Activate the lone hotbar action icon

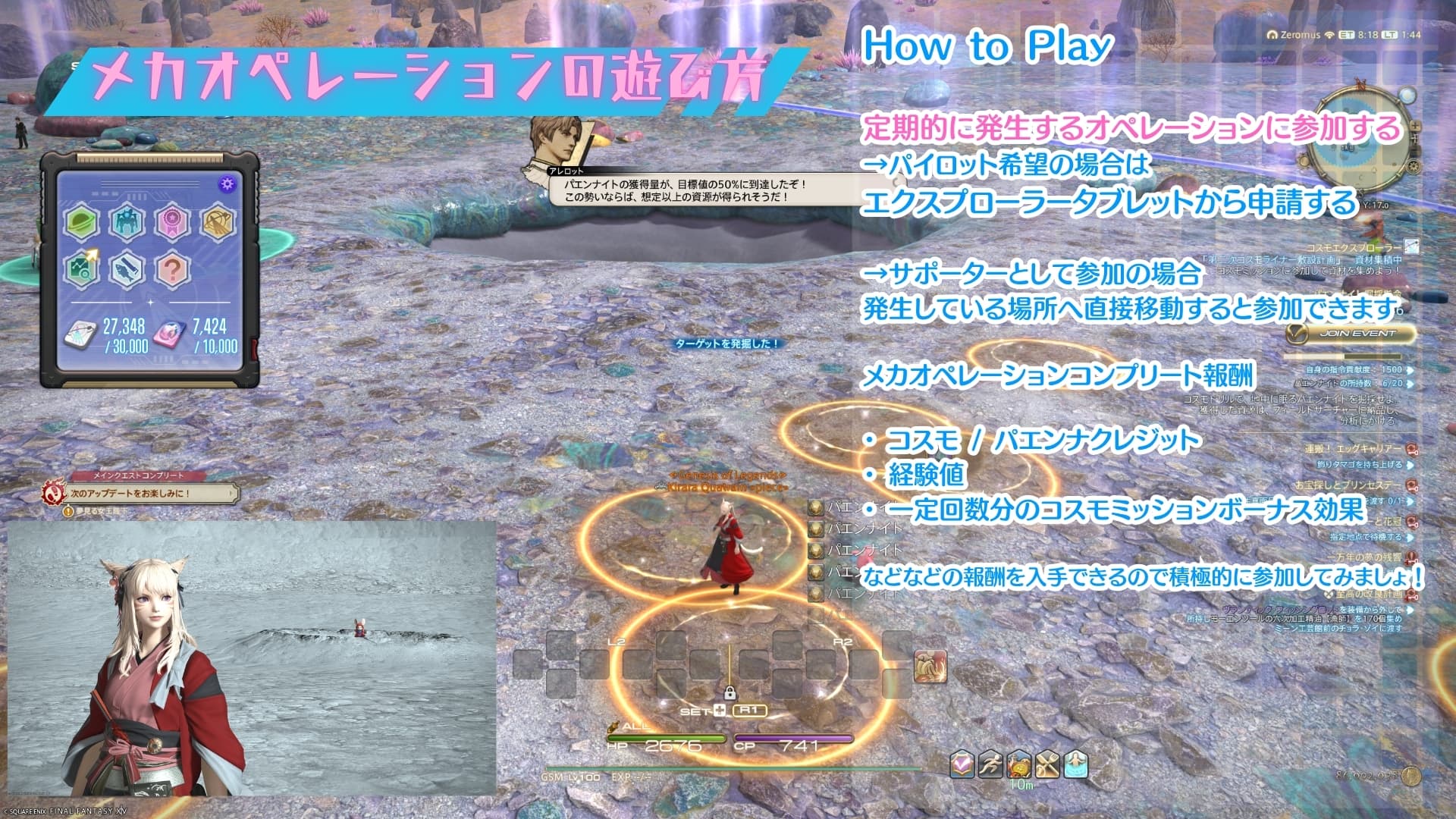coord(930,667)
